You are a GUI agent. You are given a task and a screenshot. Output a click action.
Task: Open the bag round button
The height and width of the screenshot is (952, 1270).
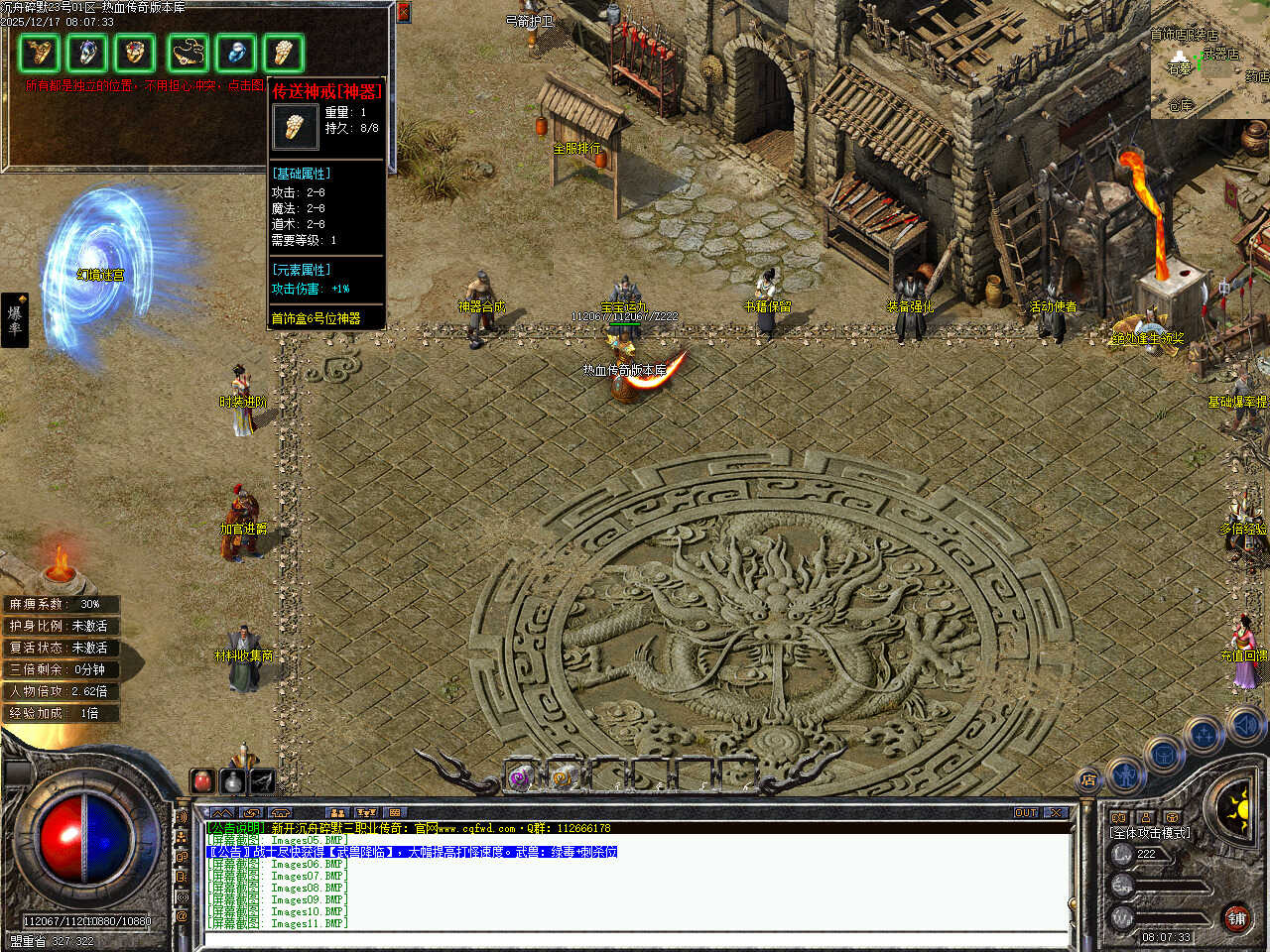pos(1164,754)
